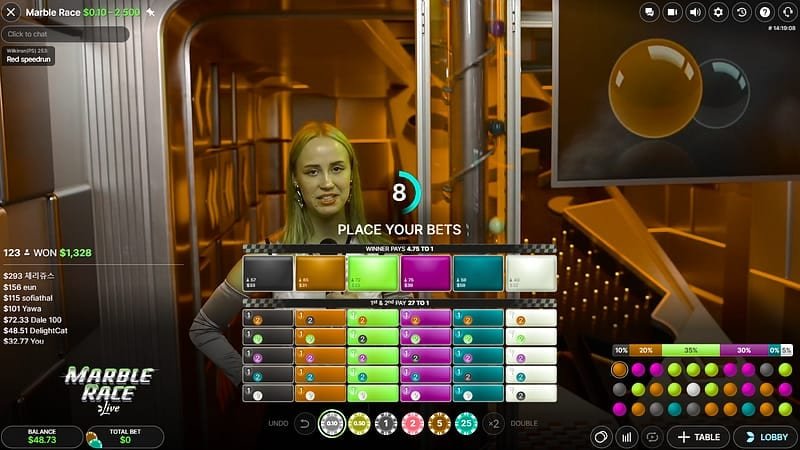Open the statistics bar chart panel
This screenshot has height=450, width=800.
coord(628,437)
